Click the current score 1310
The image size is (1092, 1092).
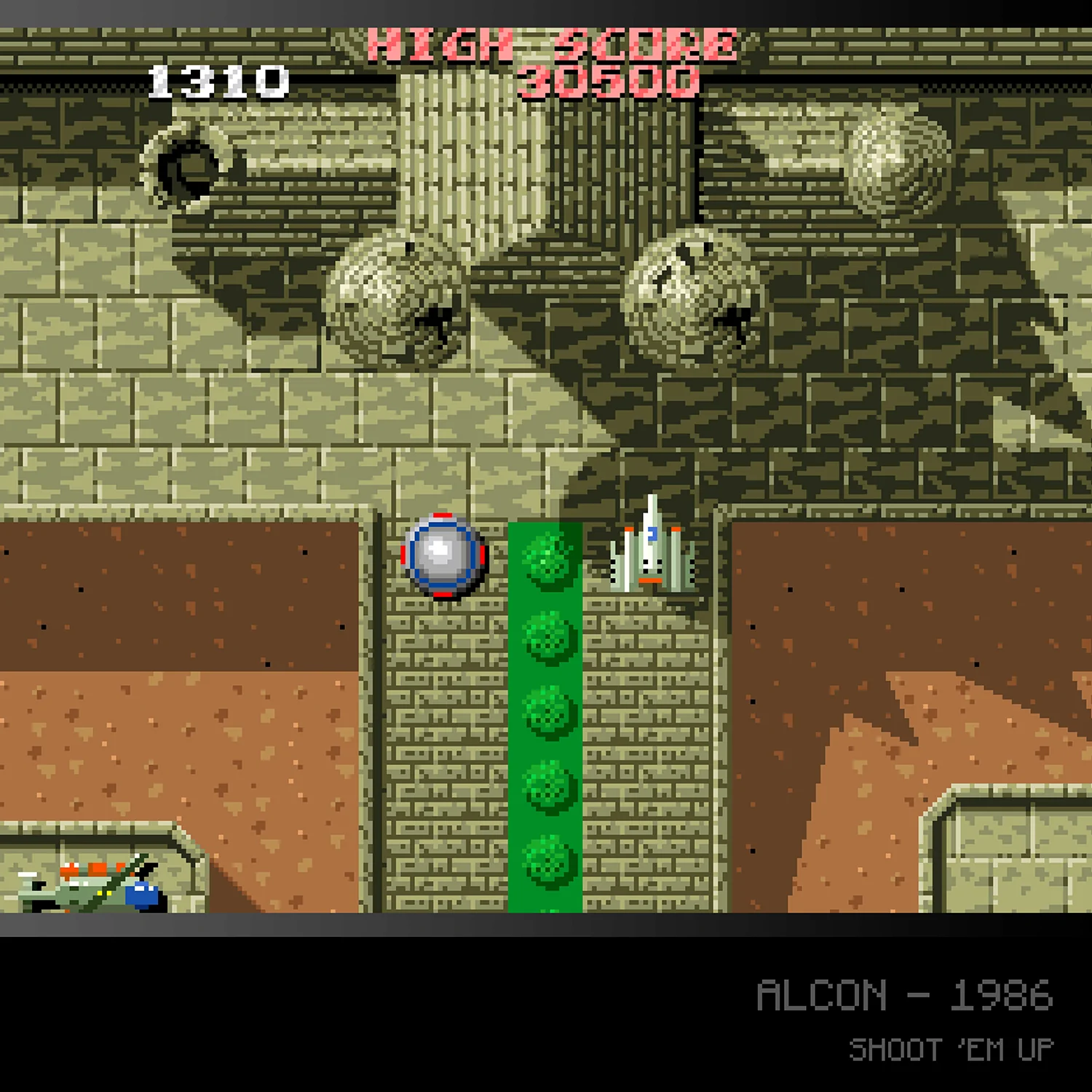coord(218,80)
